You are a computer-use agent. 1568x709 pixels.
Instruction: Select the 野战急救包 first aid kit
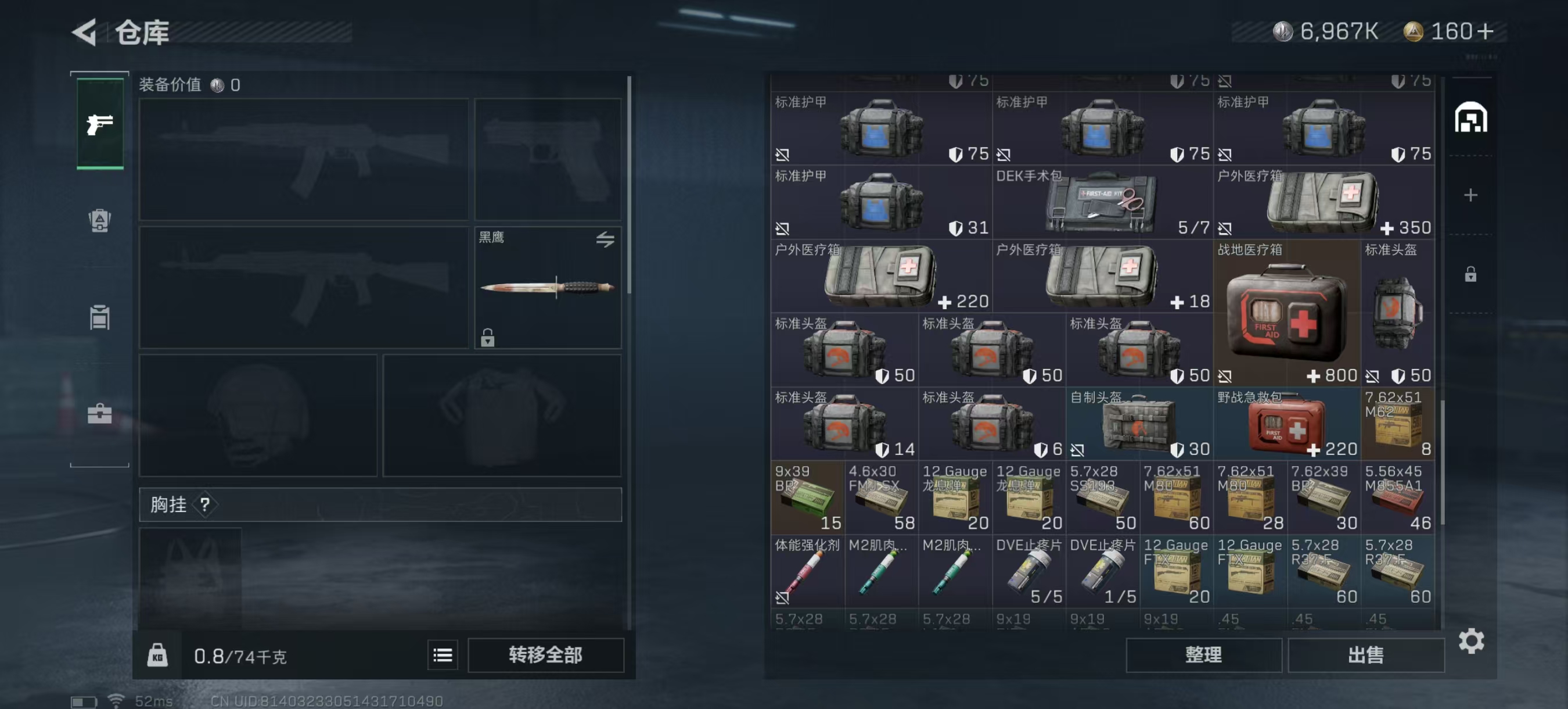(1286, 424)
